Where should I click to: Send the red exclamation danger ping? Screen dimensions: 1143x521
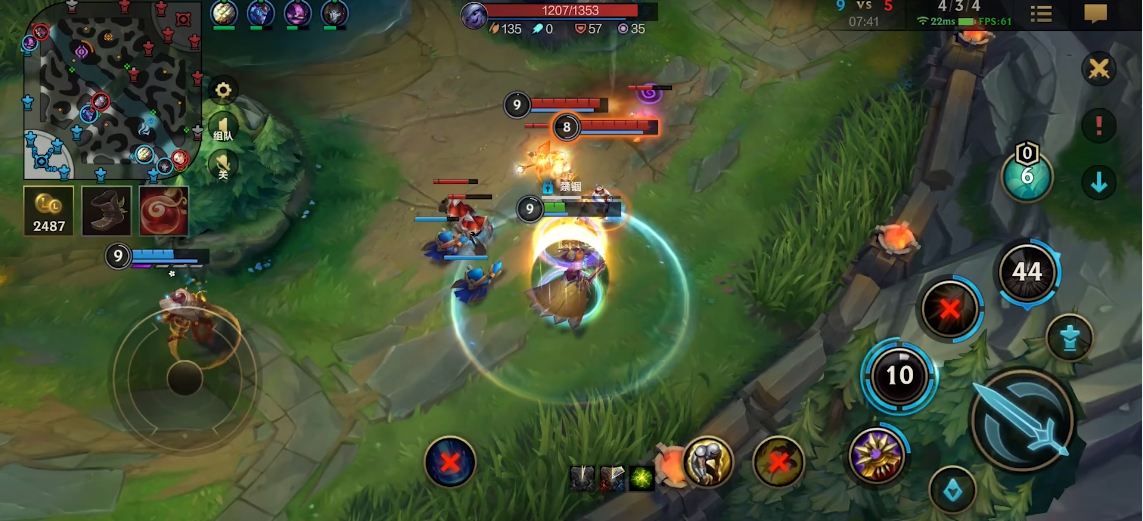point(1099,125)
